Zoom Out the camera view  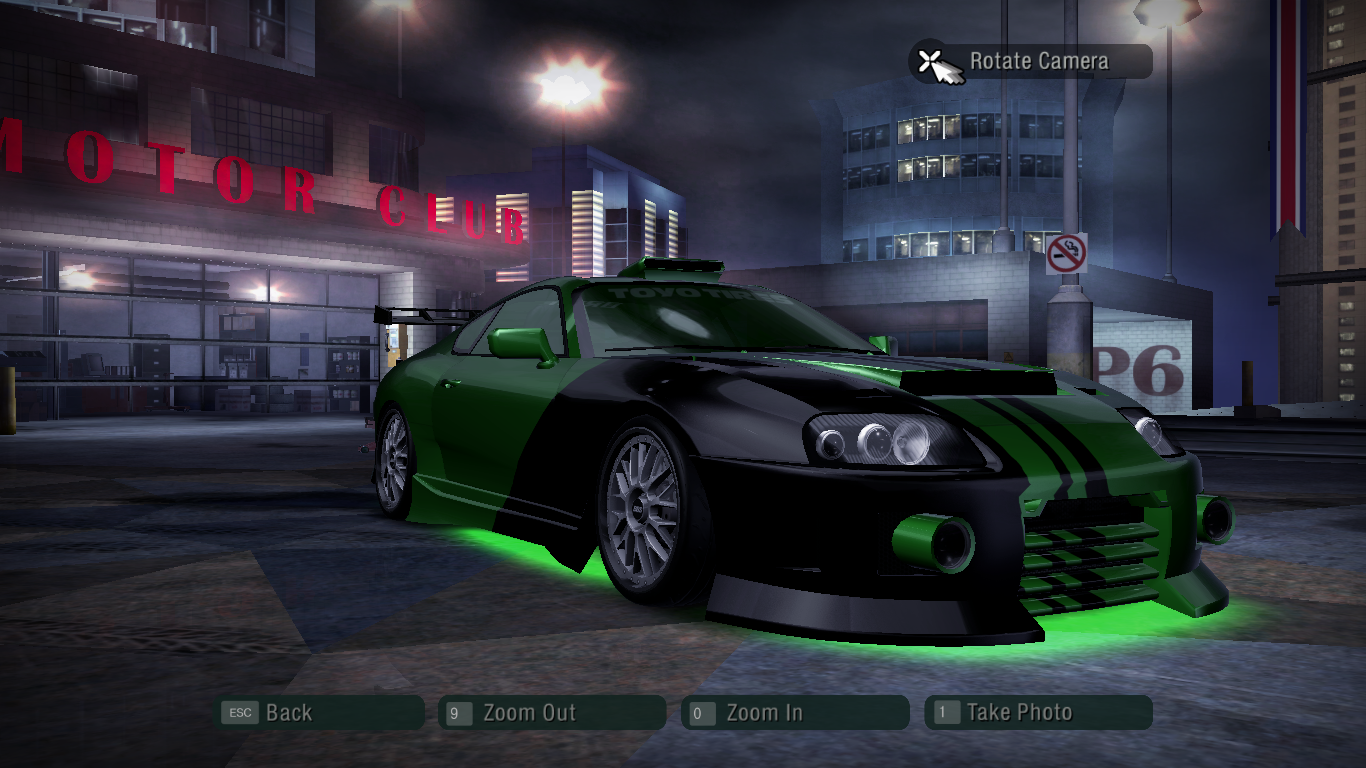coord(551,713)
